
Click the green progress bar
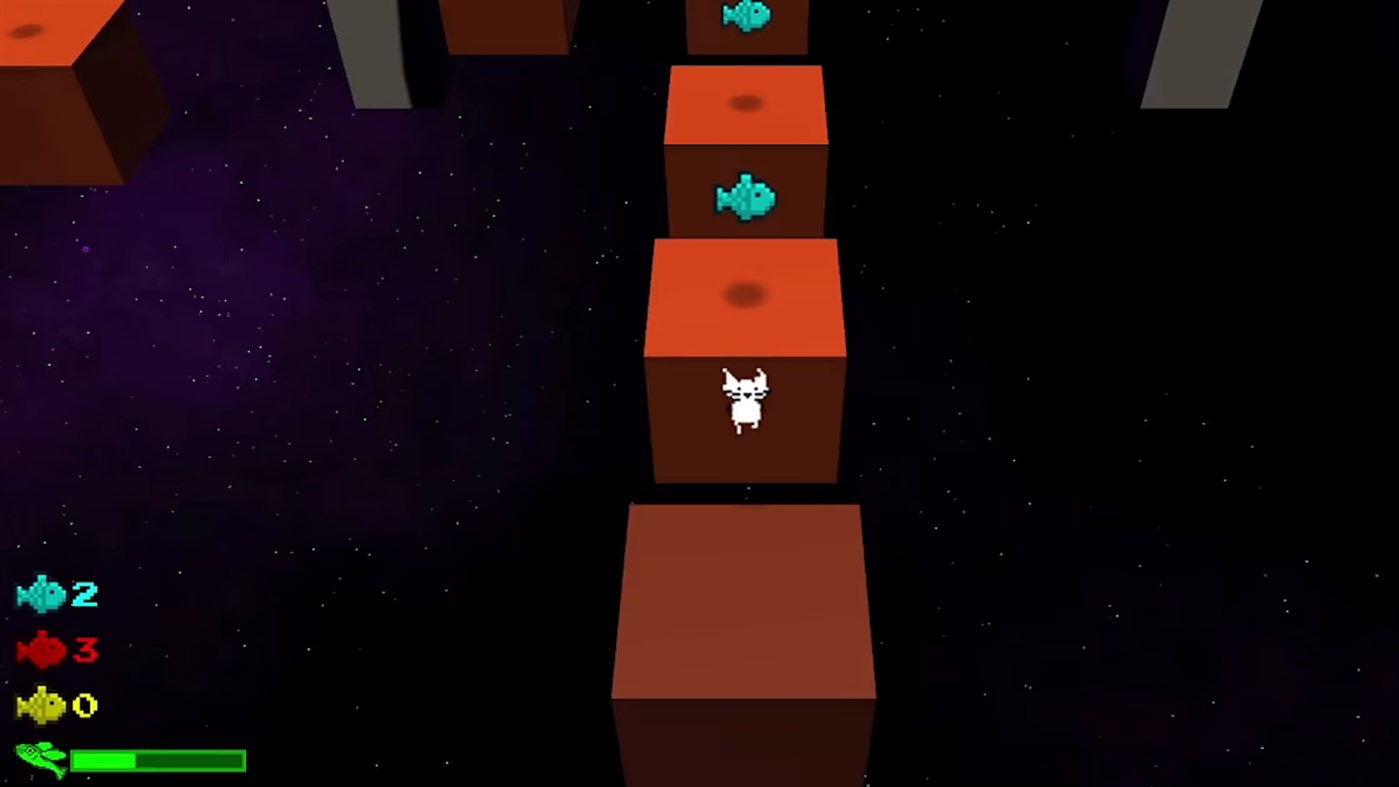[160, 760]
